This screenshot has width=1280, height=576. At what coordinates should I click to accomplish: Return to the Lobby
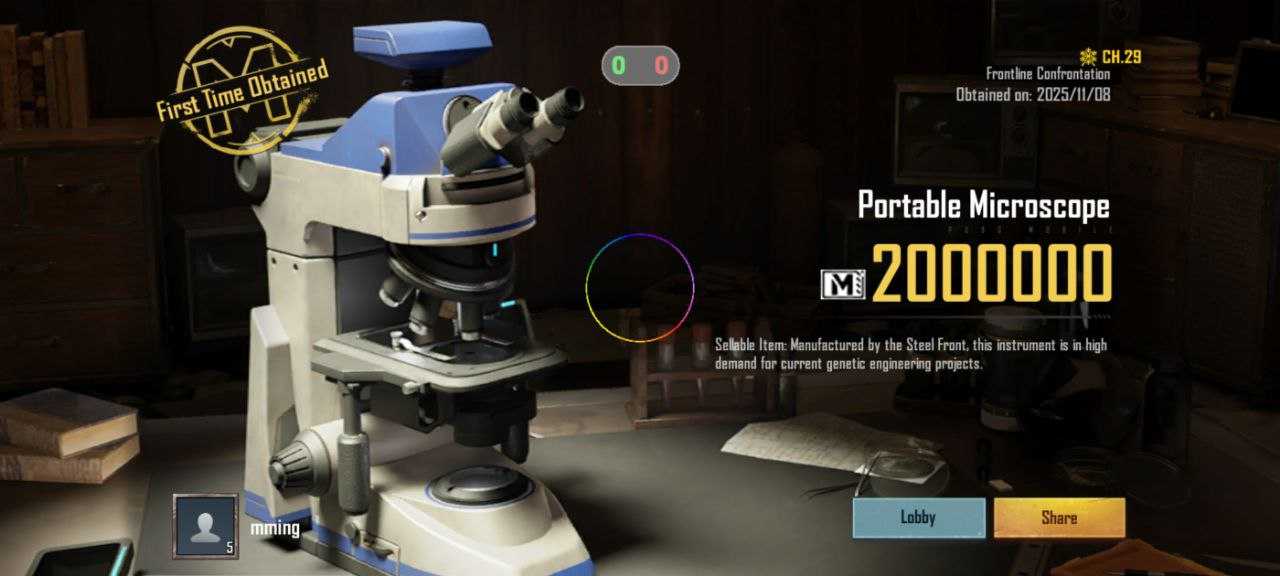(918, 518)
